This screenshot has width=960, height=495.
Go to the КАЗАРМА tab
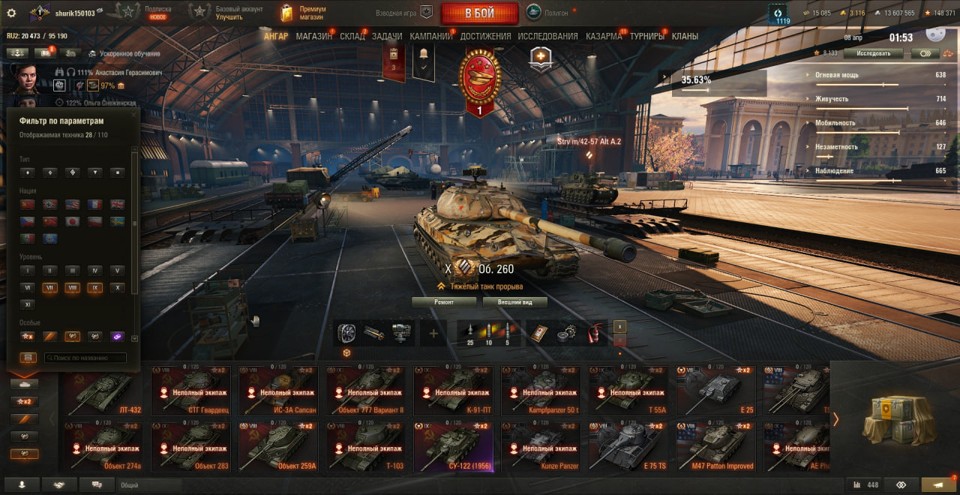click(603, 36)
